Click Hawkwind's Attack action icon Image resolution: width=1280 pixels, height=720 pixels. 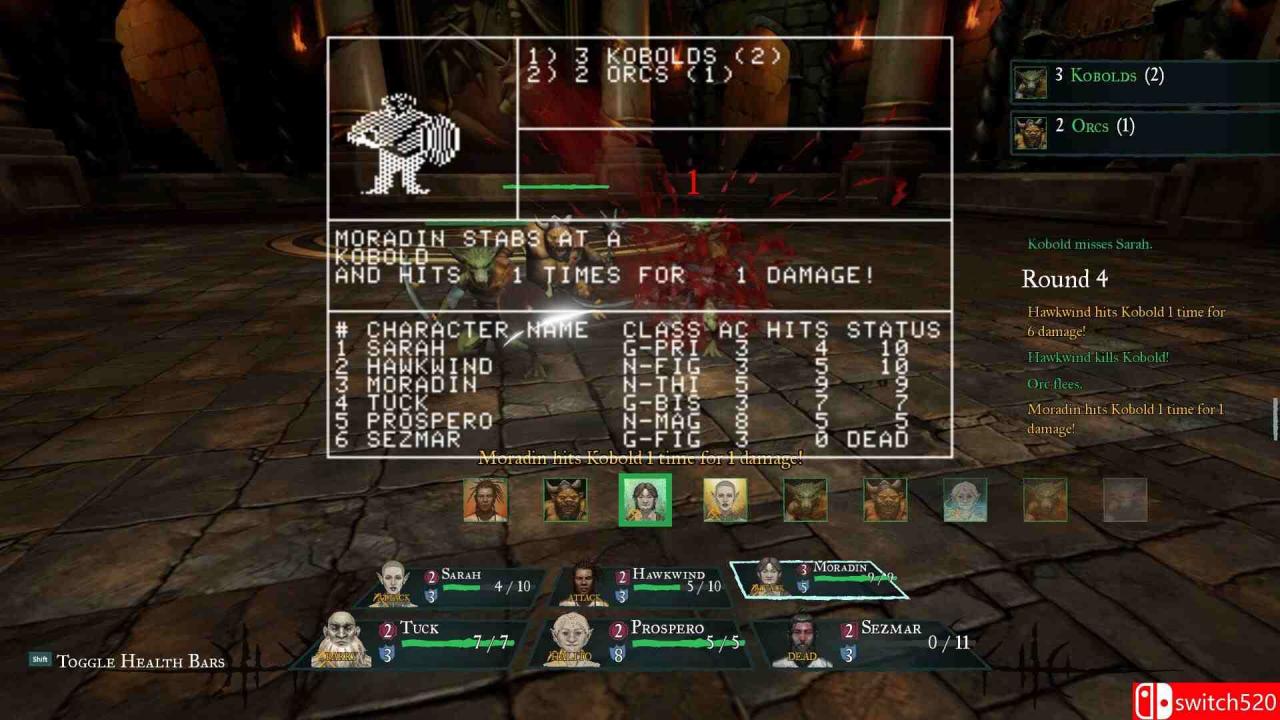coord(587,595)
